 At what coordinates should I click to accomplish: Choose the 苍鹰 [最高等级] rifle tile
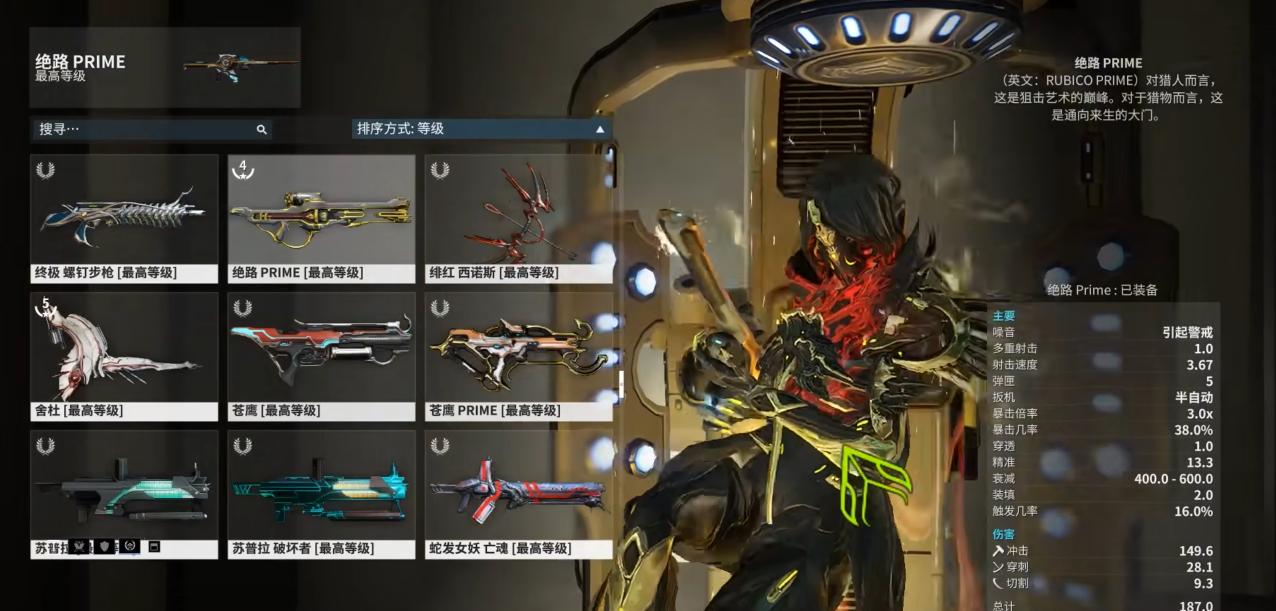(321, 356)
